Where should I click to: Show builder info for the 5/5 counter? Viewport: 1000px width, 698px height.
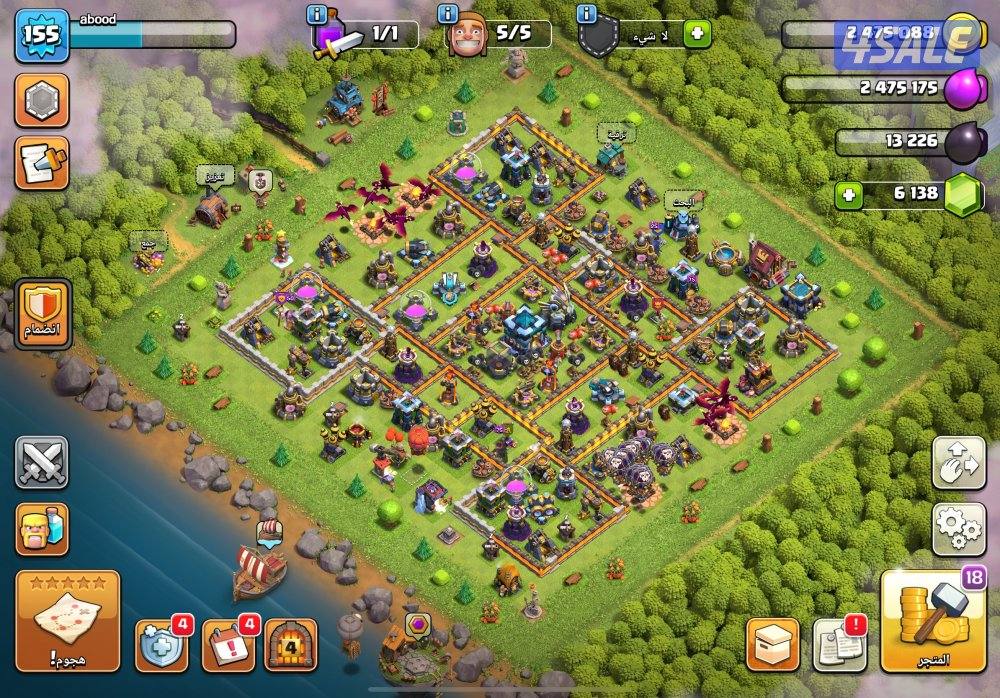coord(447,15)
